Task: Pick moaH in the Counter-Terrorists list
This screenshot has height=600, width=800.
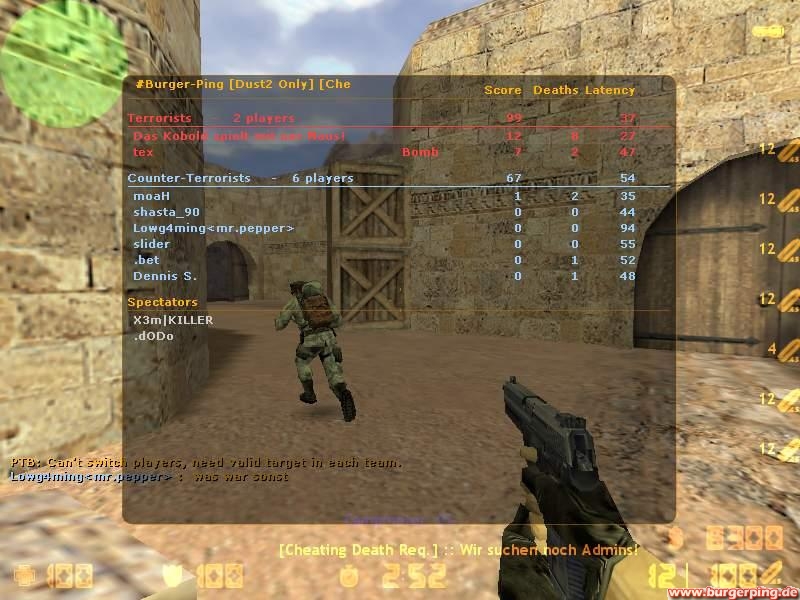Action: click(x=151, y=196)
